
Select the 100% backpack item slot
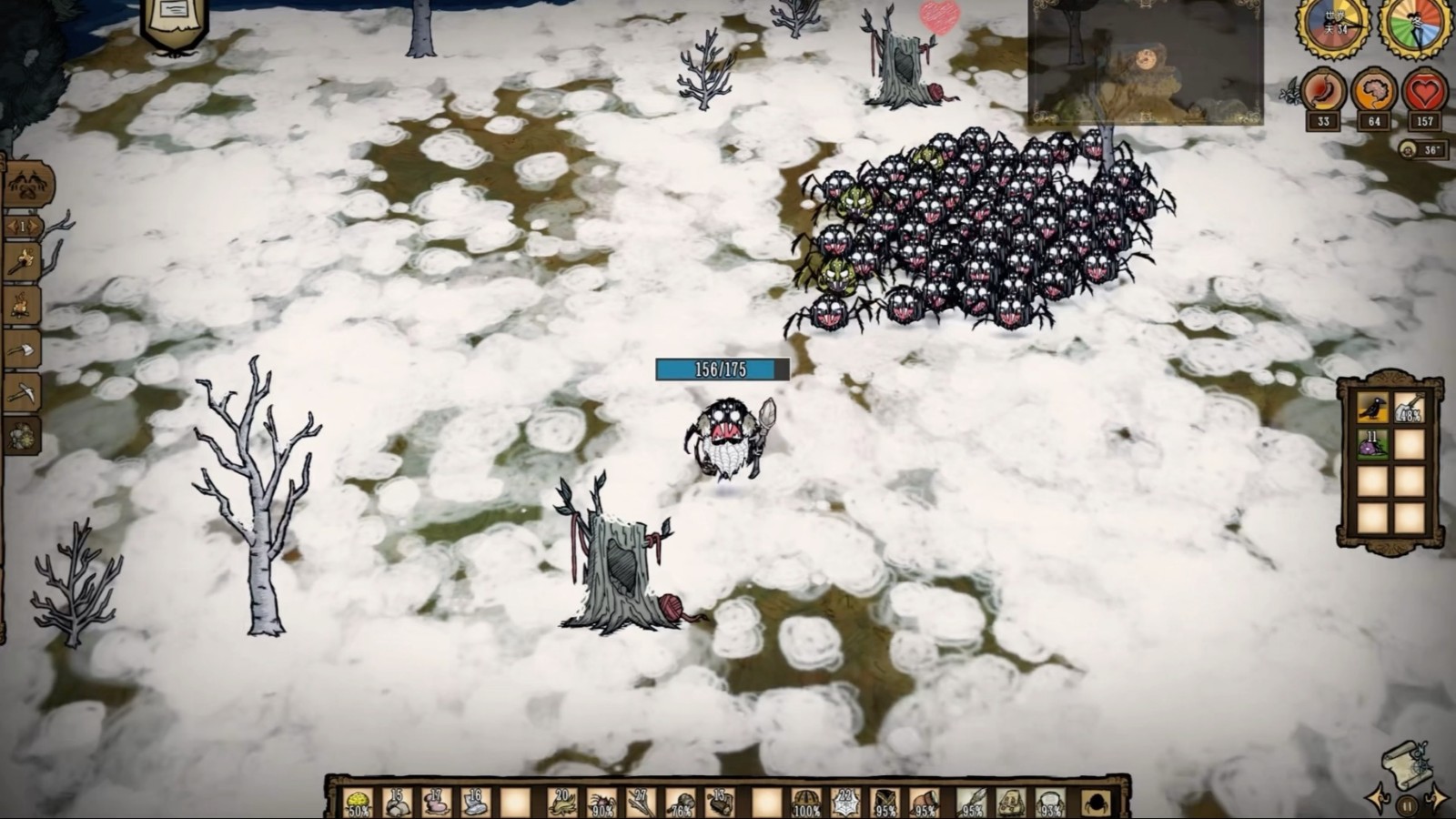[805, 803]
